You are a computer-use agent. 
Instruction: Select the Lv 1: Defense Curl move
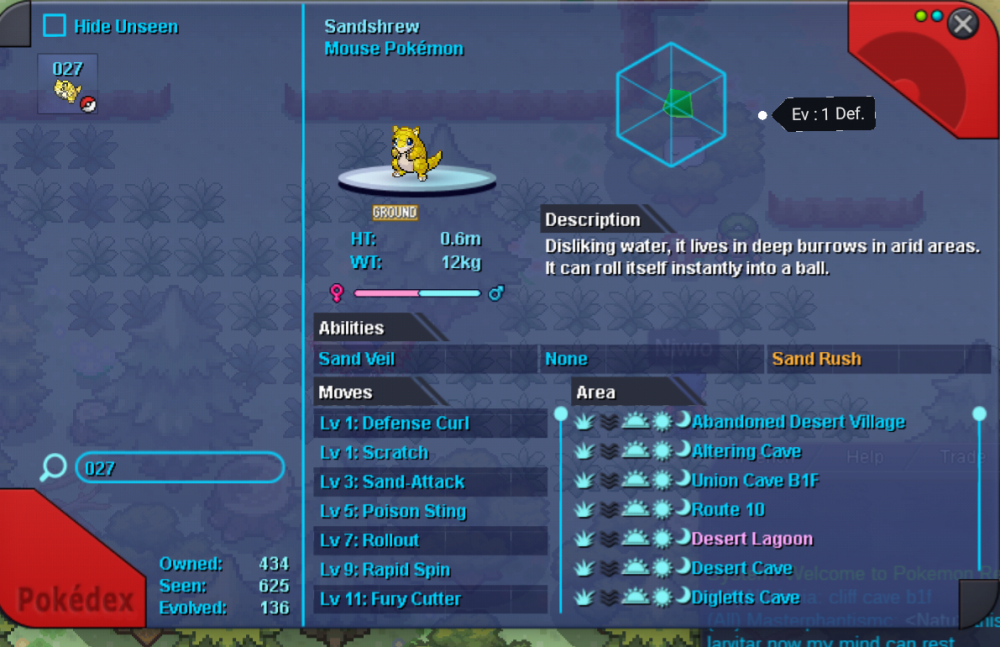tap(395, 423)
